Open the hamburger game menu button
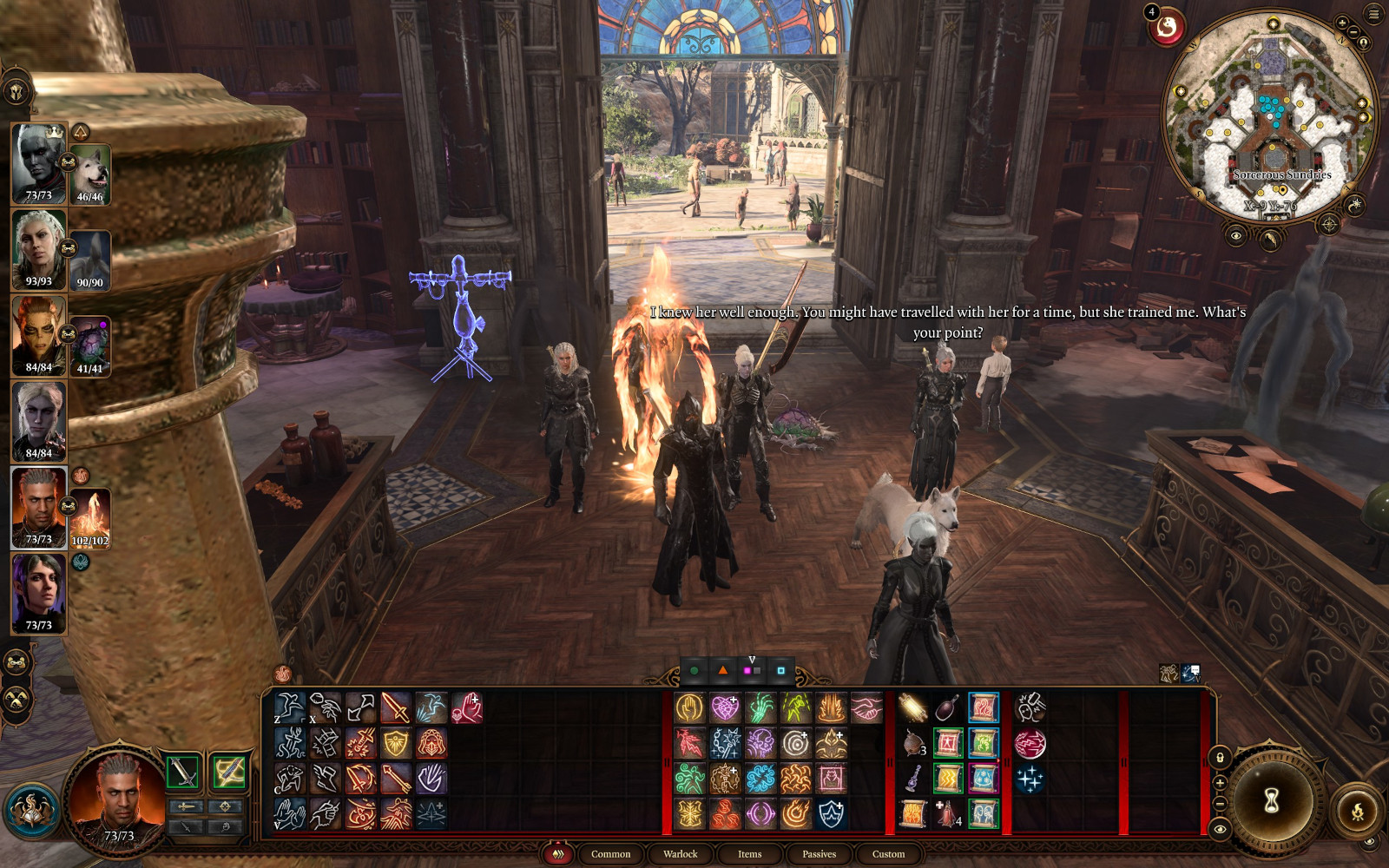Image resolution: width=1389 pixels, height=868 pixels. coord(1373,14)
